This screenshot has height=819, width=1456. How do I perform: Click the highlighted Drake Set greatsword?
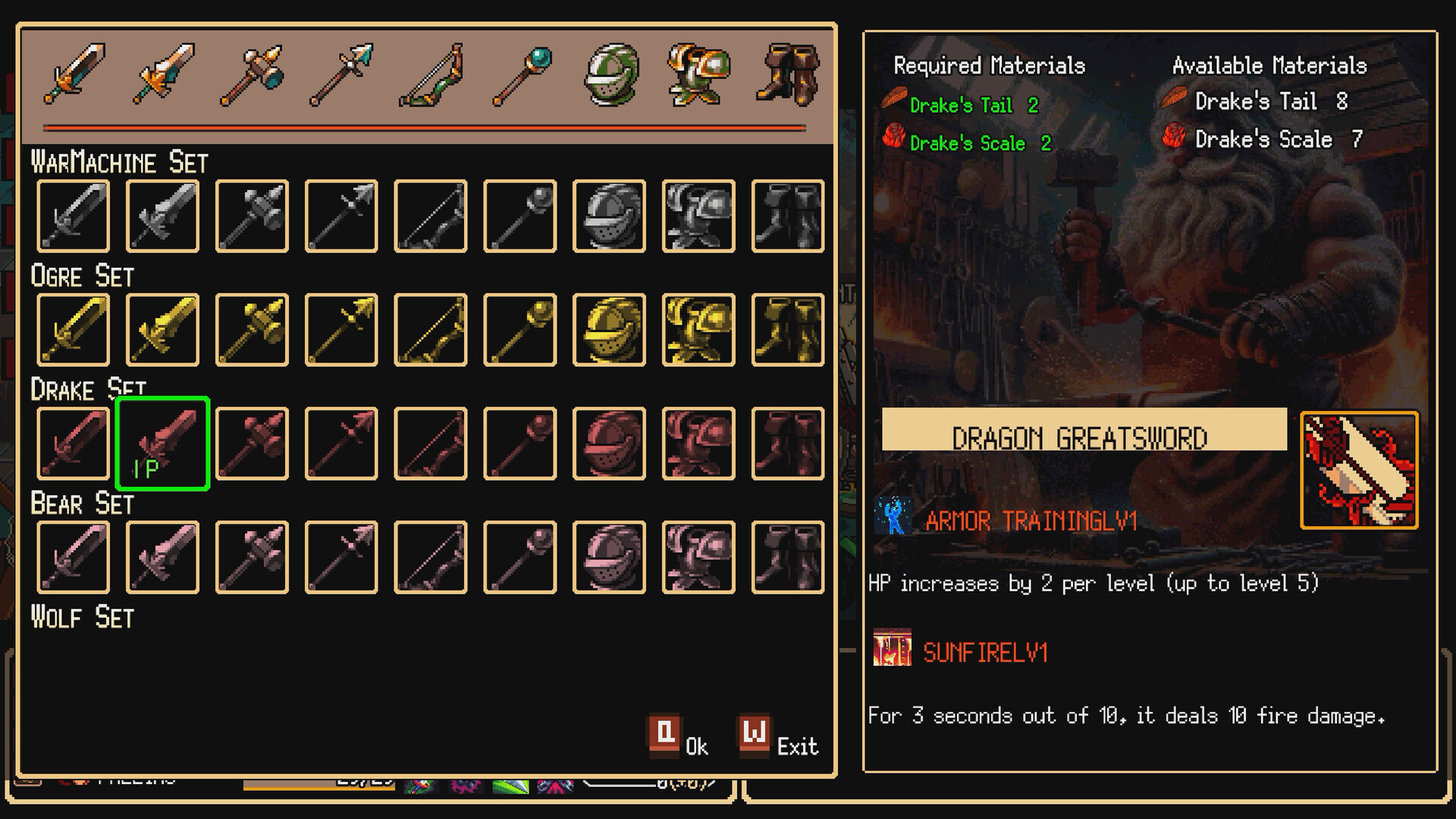pyautogui.click(x=161, y=444)
